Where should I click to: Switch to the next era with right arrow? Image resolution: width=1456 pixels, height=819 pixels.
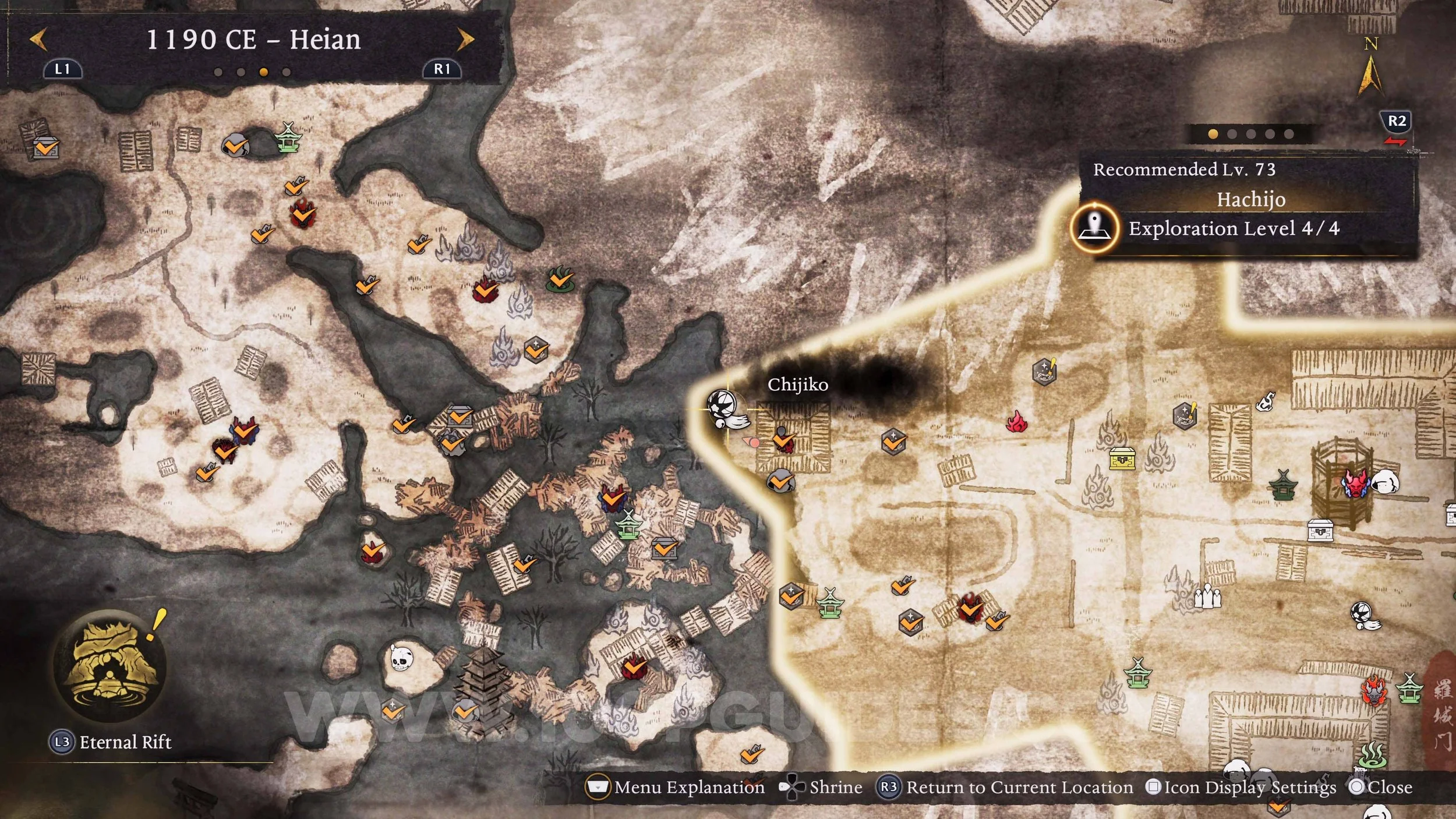[465, 40]
